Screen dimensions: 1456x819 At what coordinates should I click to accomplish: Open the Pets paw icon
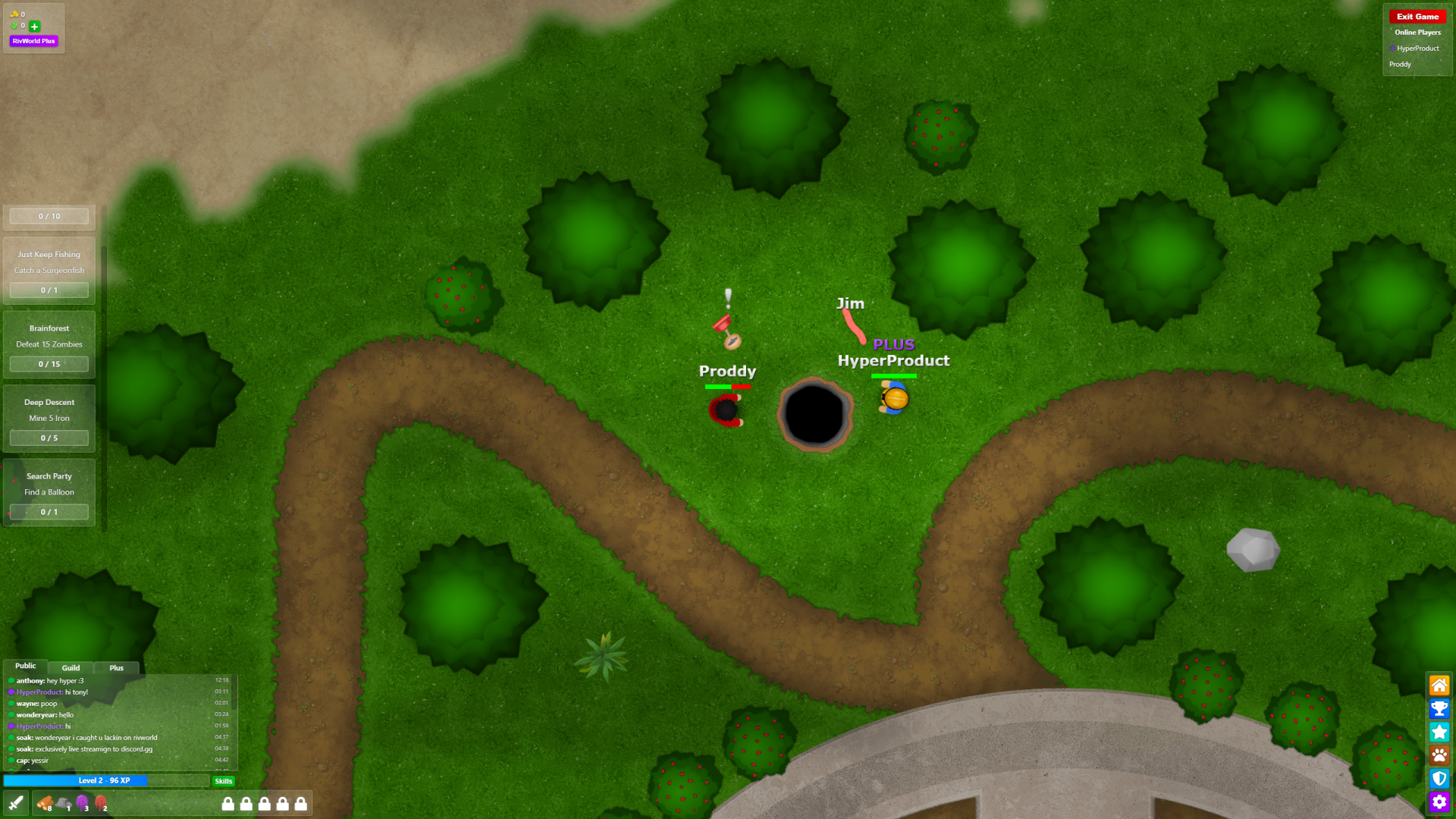coord(1439,755)
